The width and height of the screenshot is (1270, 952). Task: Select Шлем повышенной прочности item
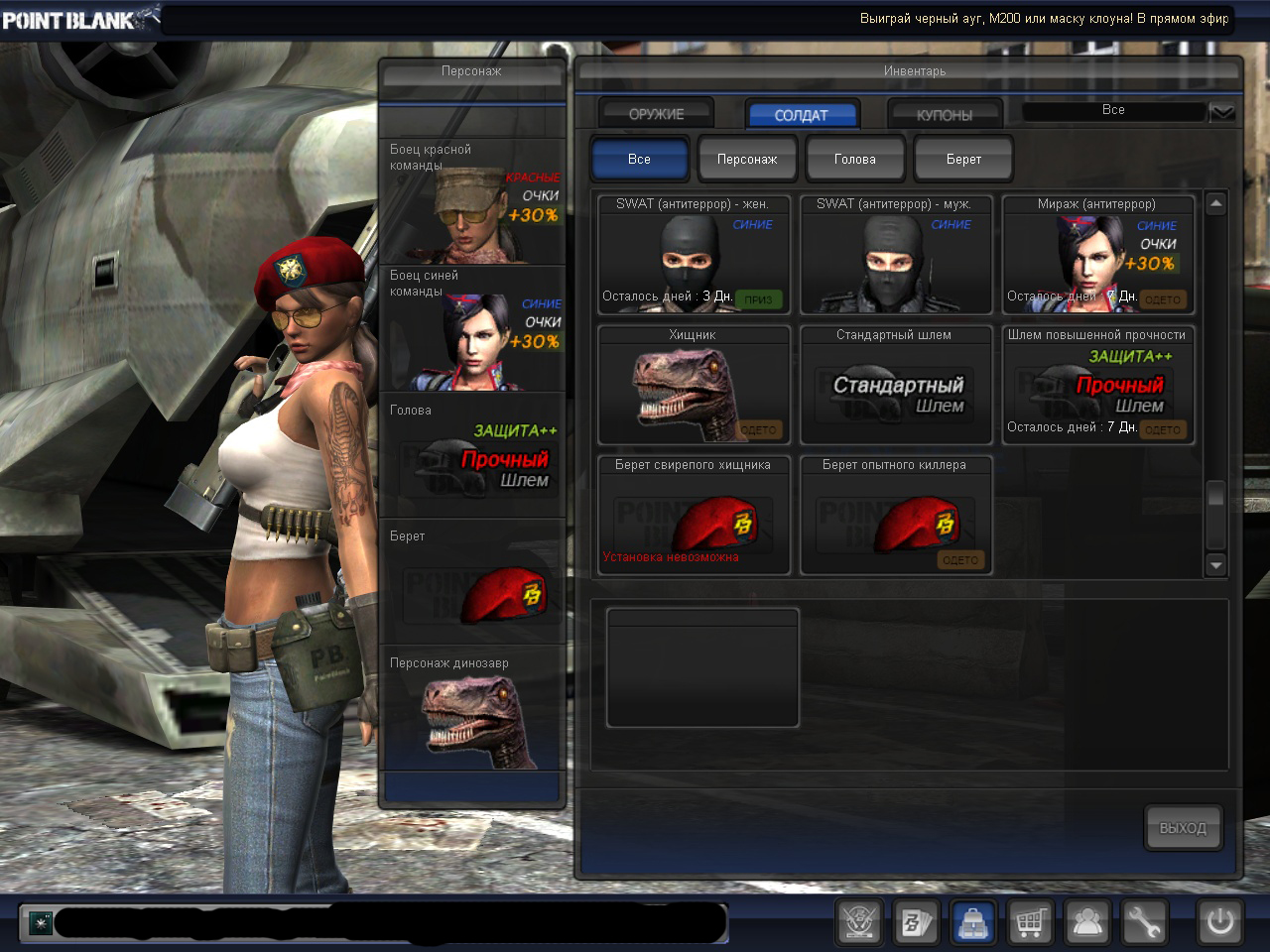[1097, 385]
